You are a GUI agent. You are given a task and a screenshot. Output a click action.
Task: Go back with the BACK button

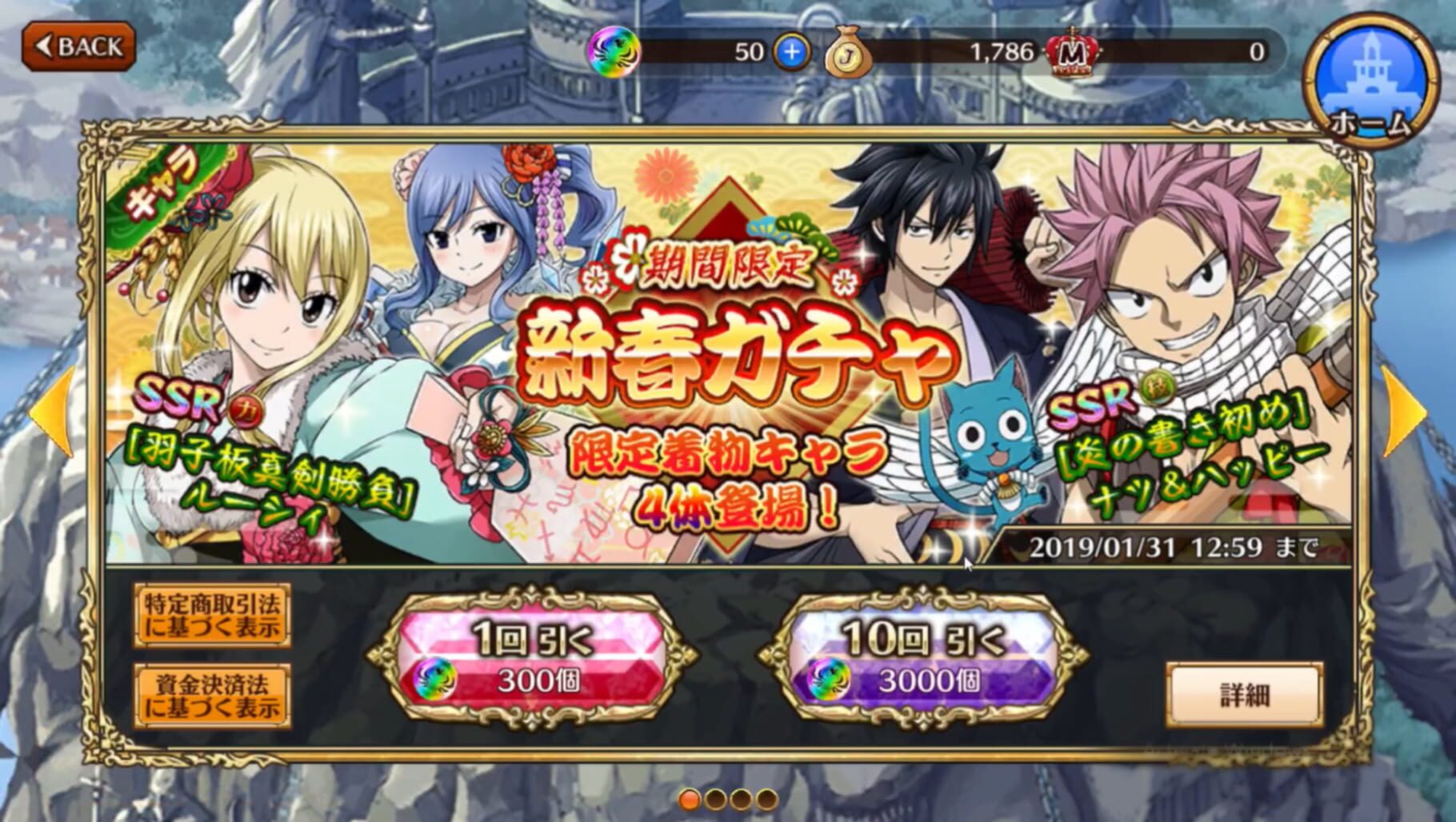(x=78, y=46)
